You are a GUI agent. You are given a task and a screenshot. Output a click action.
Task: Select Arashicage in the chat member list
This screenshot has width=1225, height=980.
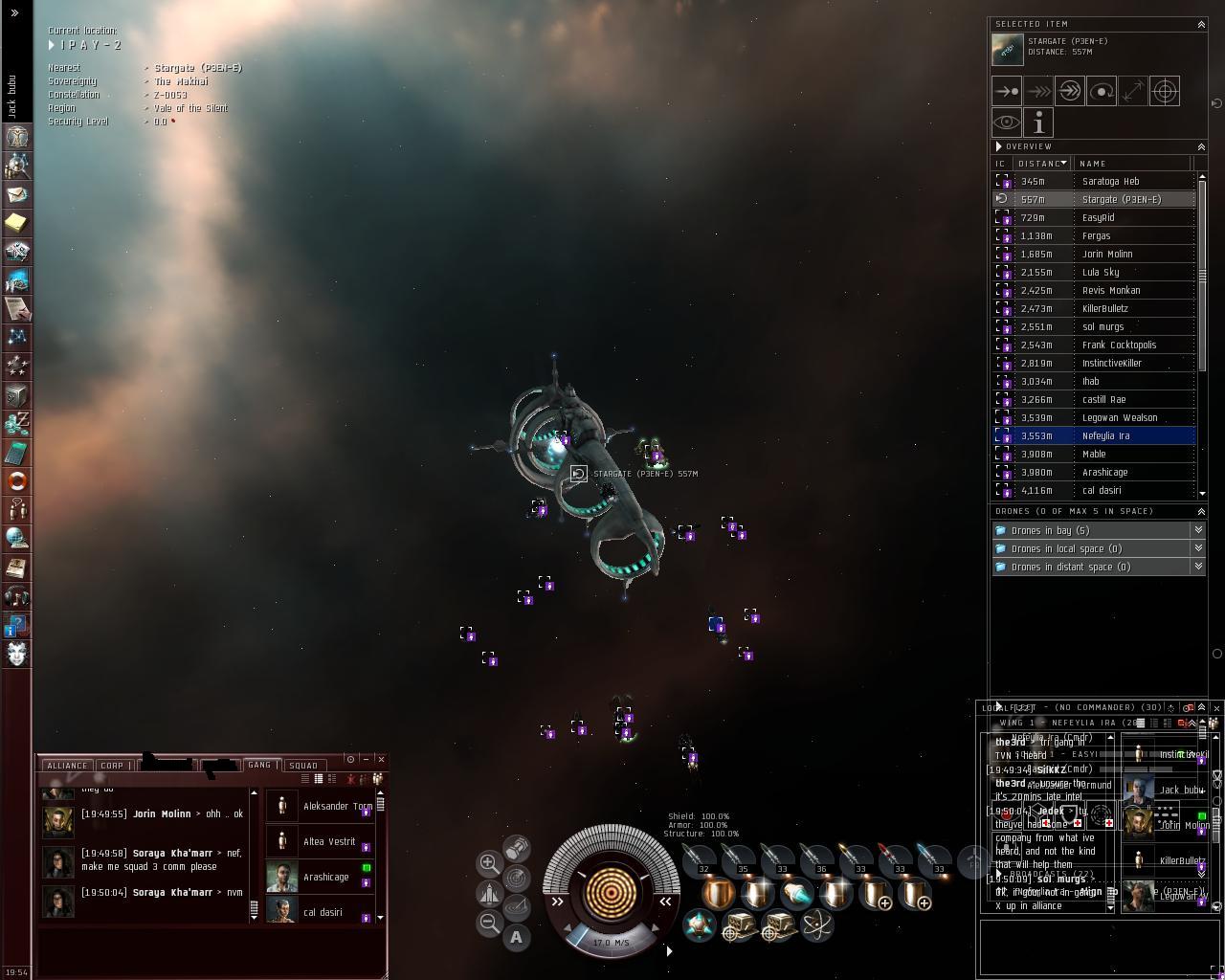(x=324, y=877)
